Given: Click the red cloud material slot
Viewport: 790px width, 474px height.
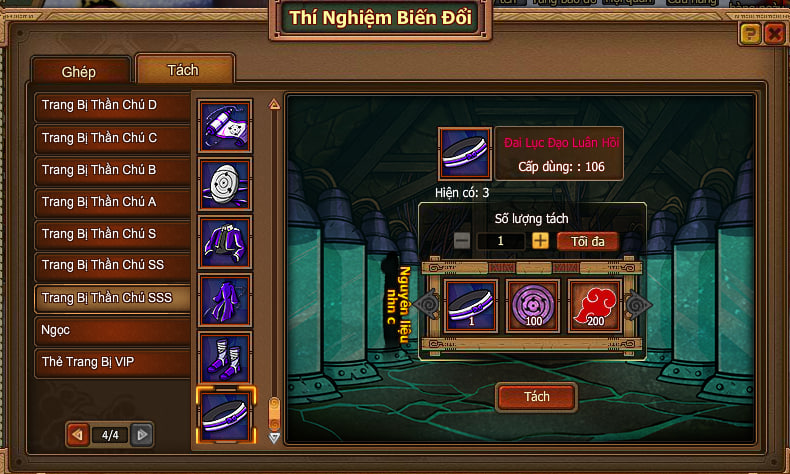Looking at the screenshot, I should pos(595,304).
